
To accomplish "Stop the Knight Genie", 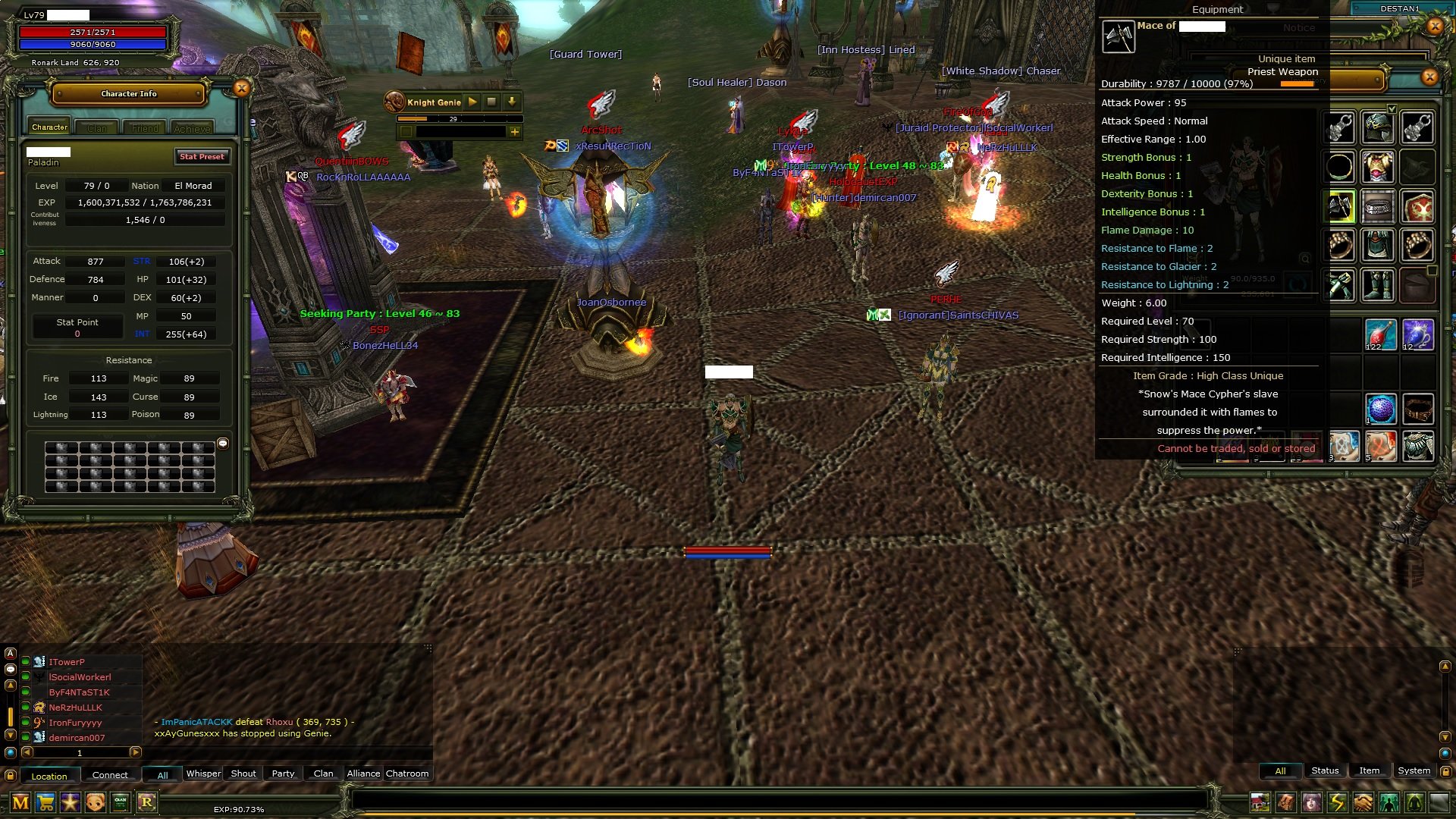I will pyautogui.click(x=491, y=102).
